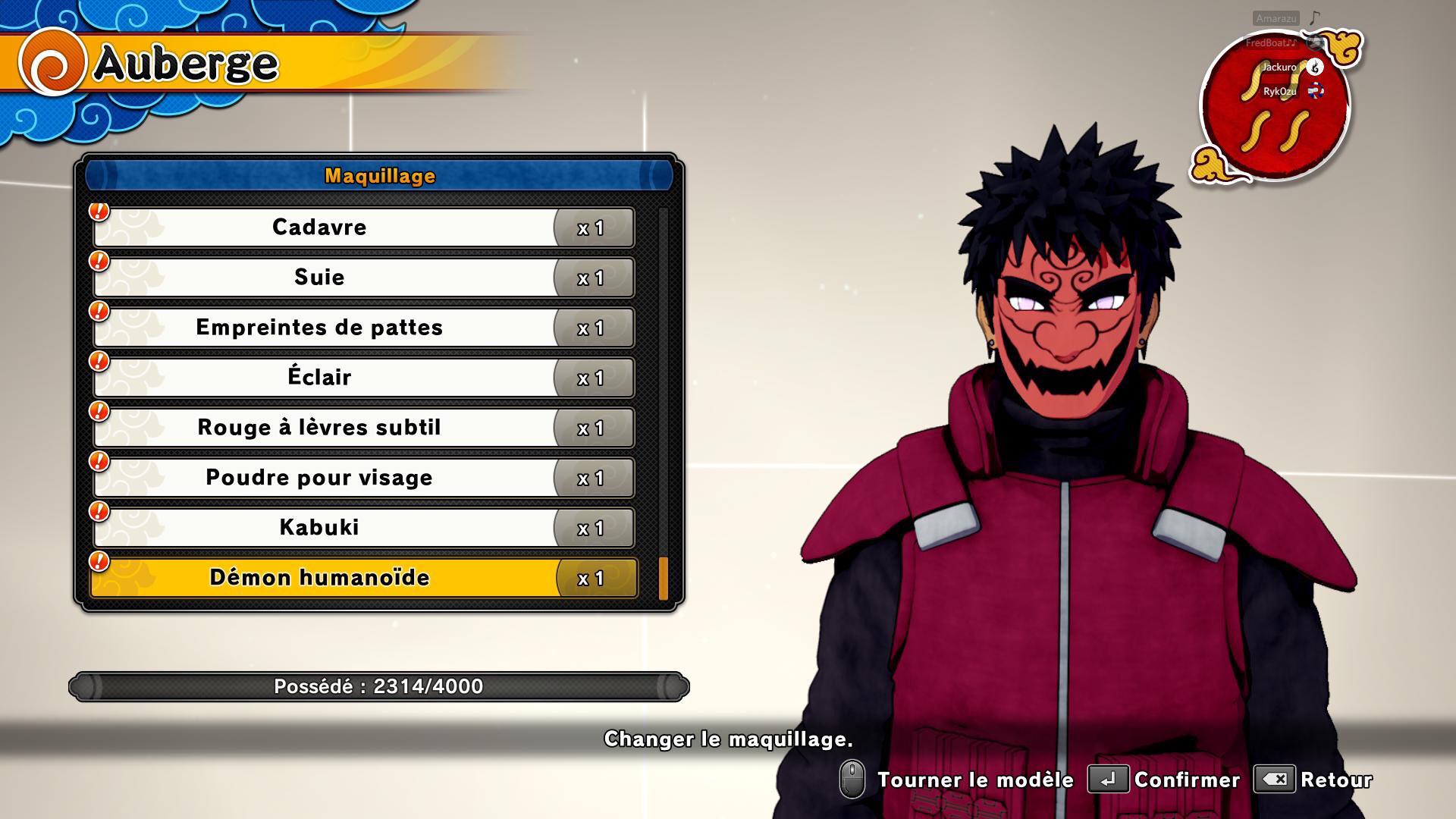Select the Démon humanoïde entry
This screenshot has width=1456, height=819.
[x=319, y=578]
